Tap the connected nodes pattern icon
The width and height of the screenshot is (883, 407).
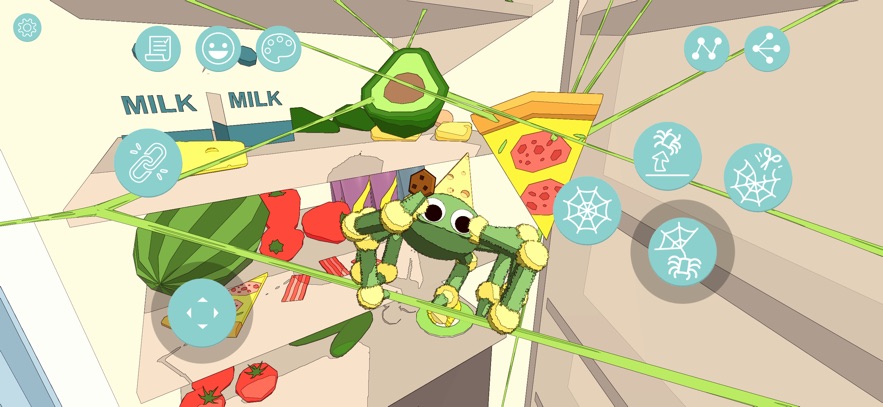tap(706, 48)
